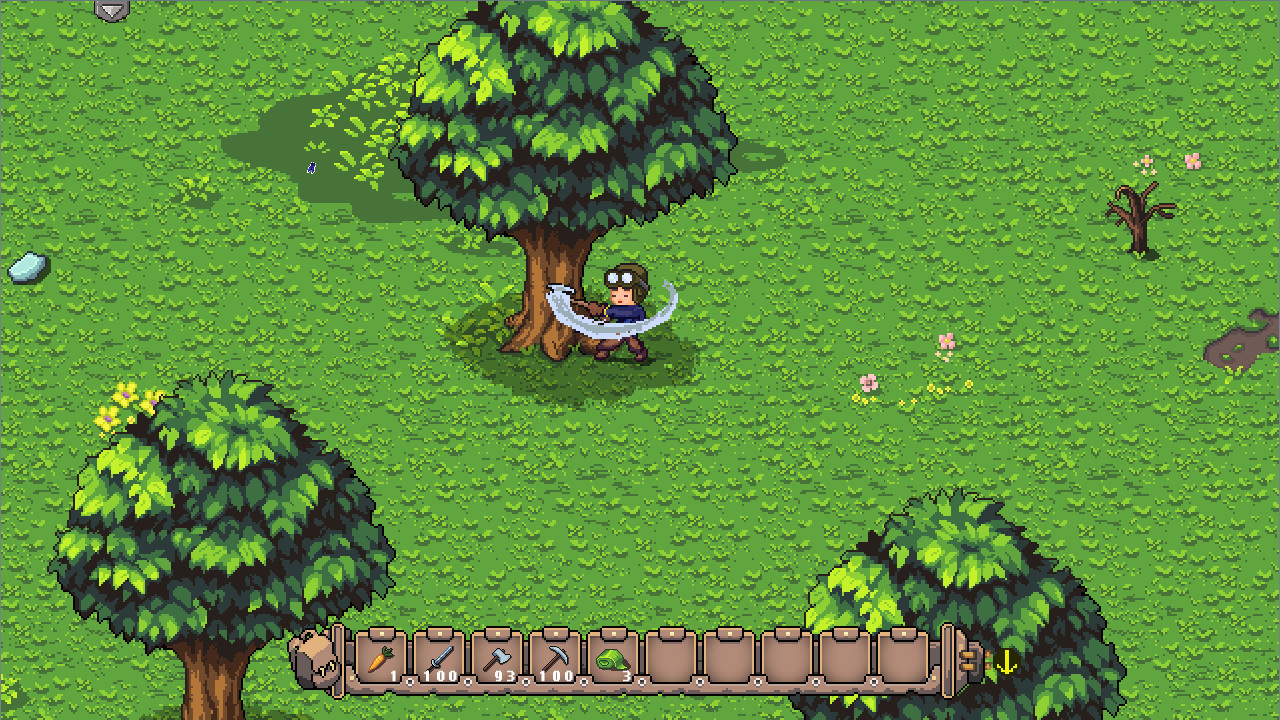Click the stack count under the sword
Screen dimensions: 1280x720
coord(441,676)
